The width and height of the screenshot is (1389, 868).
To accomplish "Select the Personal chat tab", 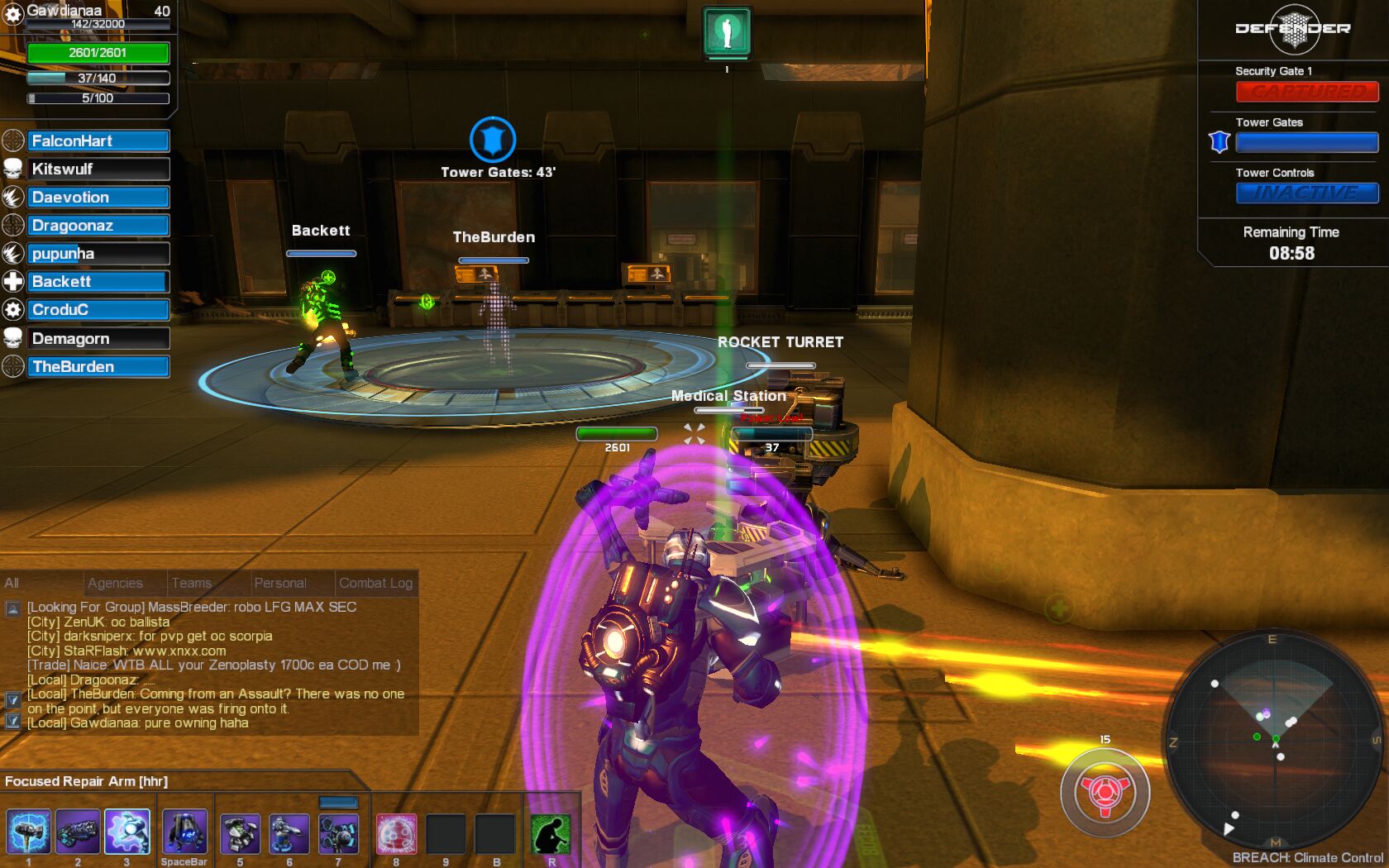I will 280,583.
